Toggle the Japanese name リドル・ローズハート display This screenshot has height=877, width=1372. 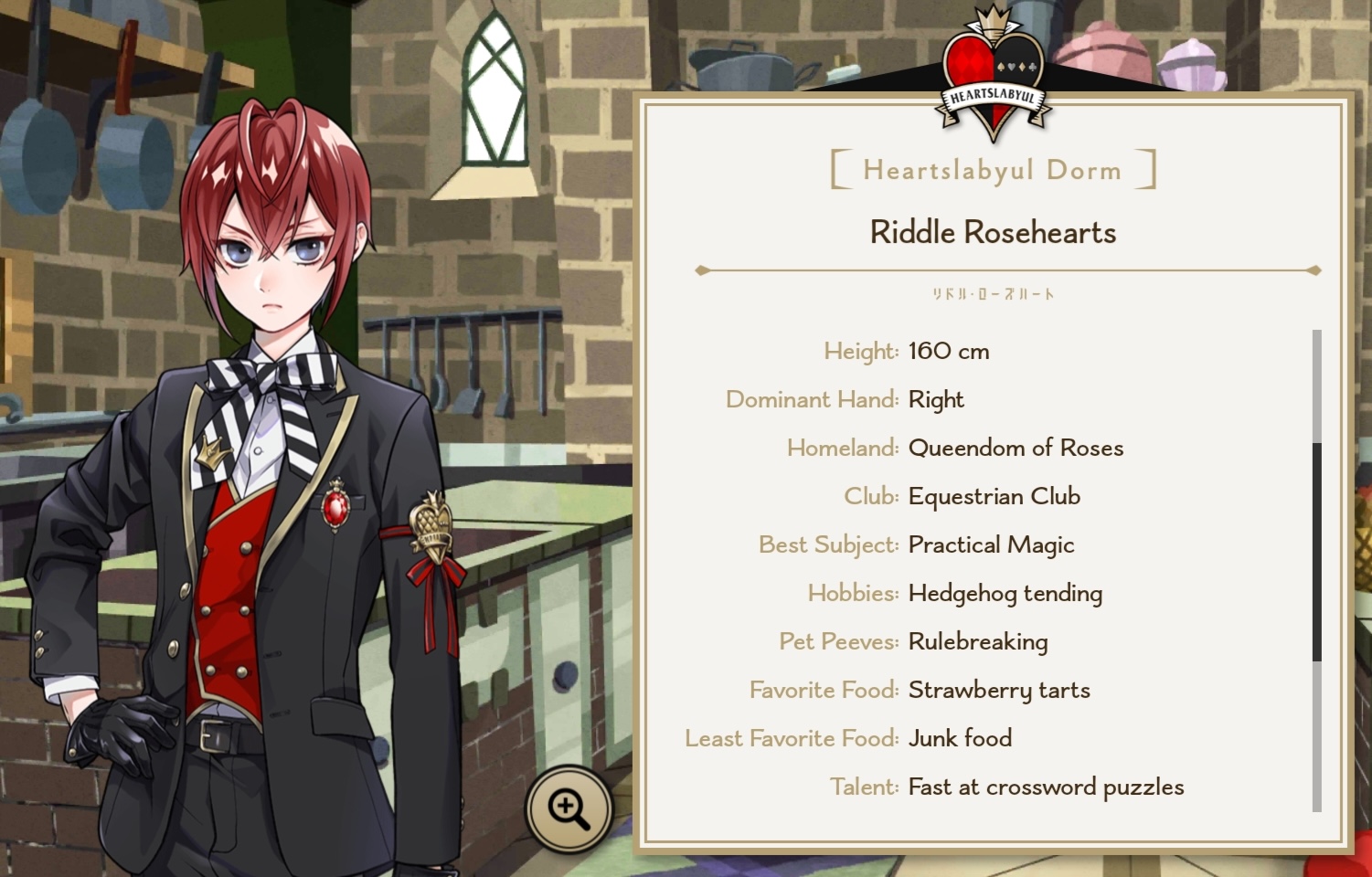tap(993, 294)
